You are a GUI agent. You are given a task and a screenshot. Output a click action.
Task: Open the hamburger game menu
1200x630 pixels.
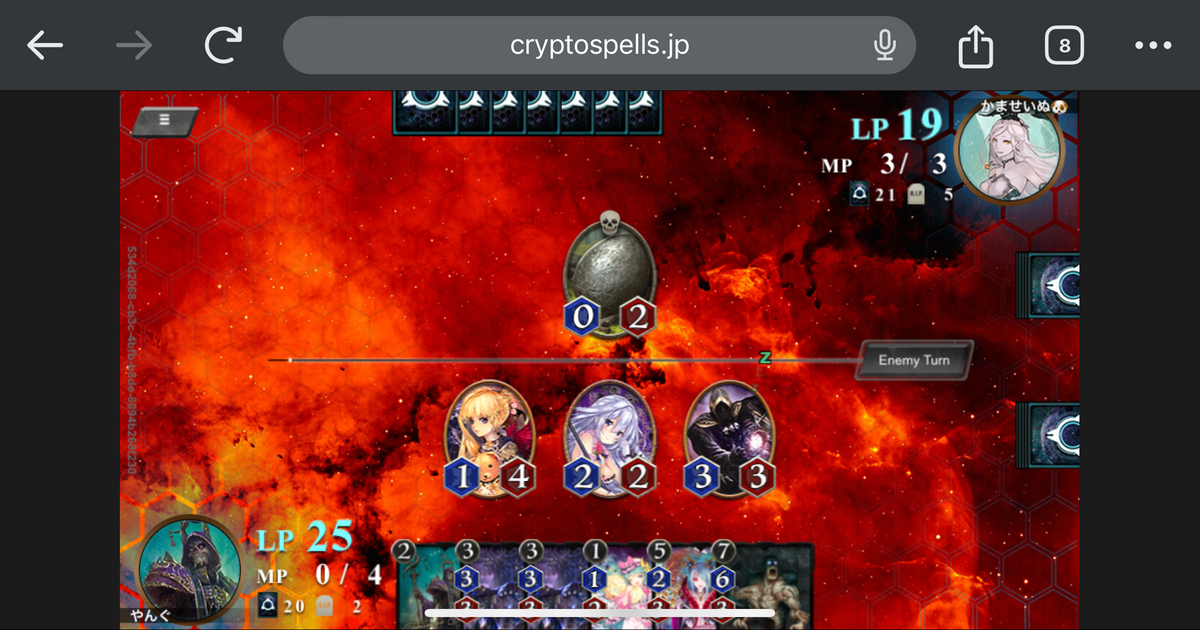(165, 119)
